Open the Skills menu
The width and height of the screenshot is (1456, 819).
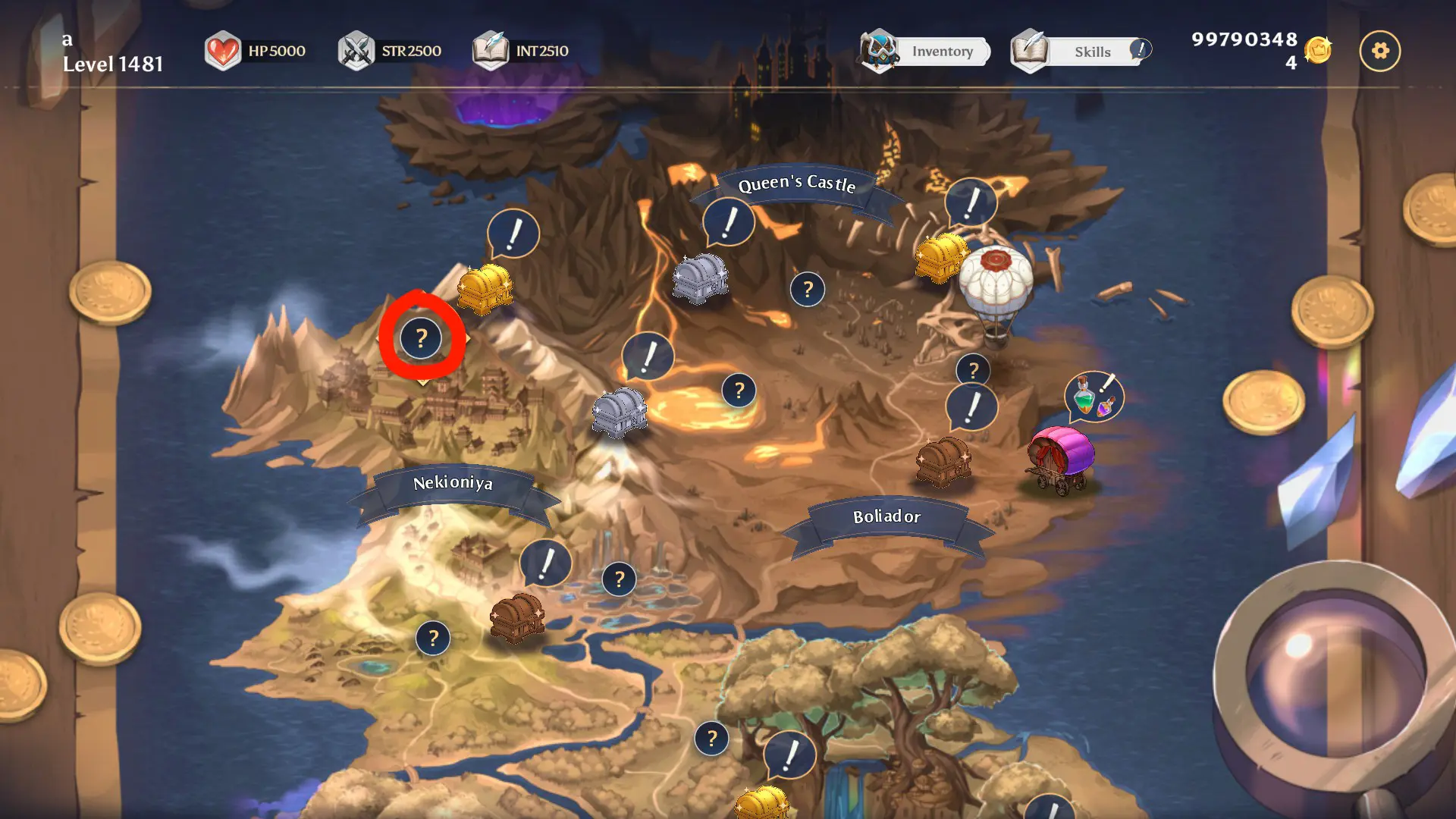(x=1081, y=52)
